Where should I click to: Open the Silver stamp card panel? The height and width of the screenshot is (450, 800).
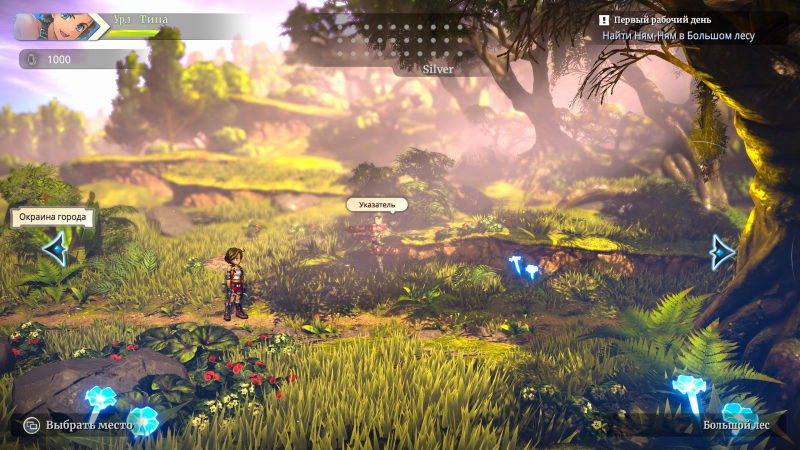(437, 69)
